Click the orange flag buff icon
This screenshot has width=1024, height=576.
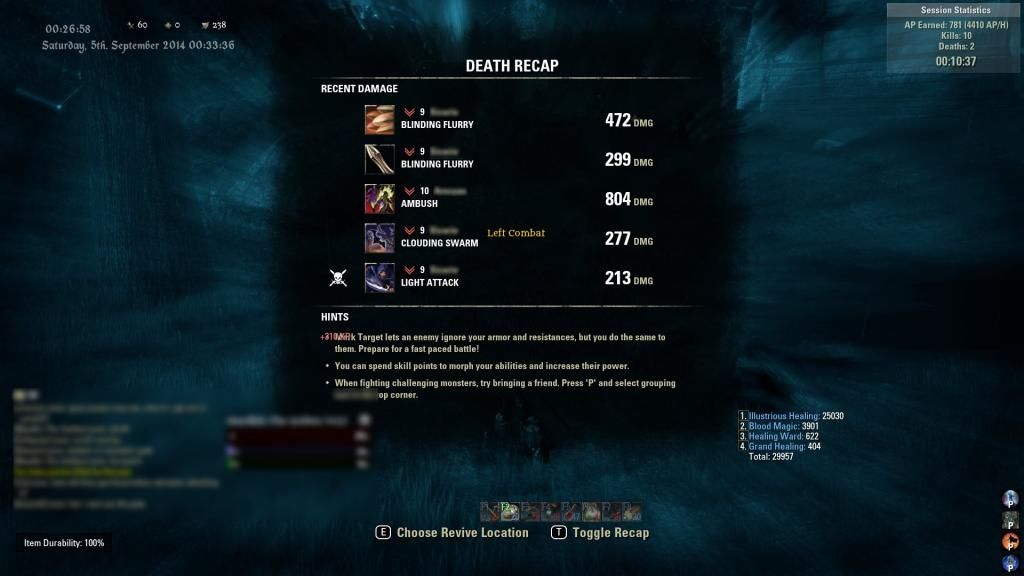[x=1009, y=541]
